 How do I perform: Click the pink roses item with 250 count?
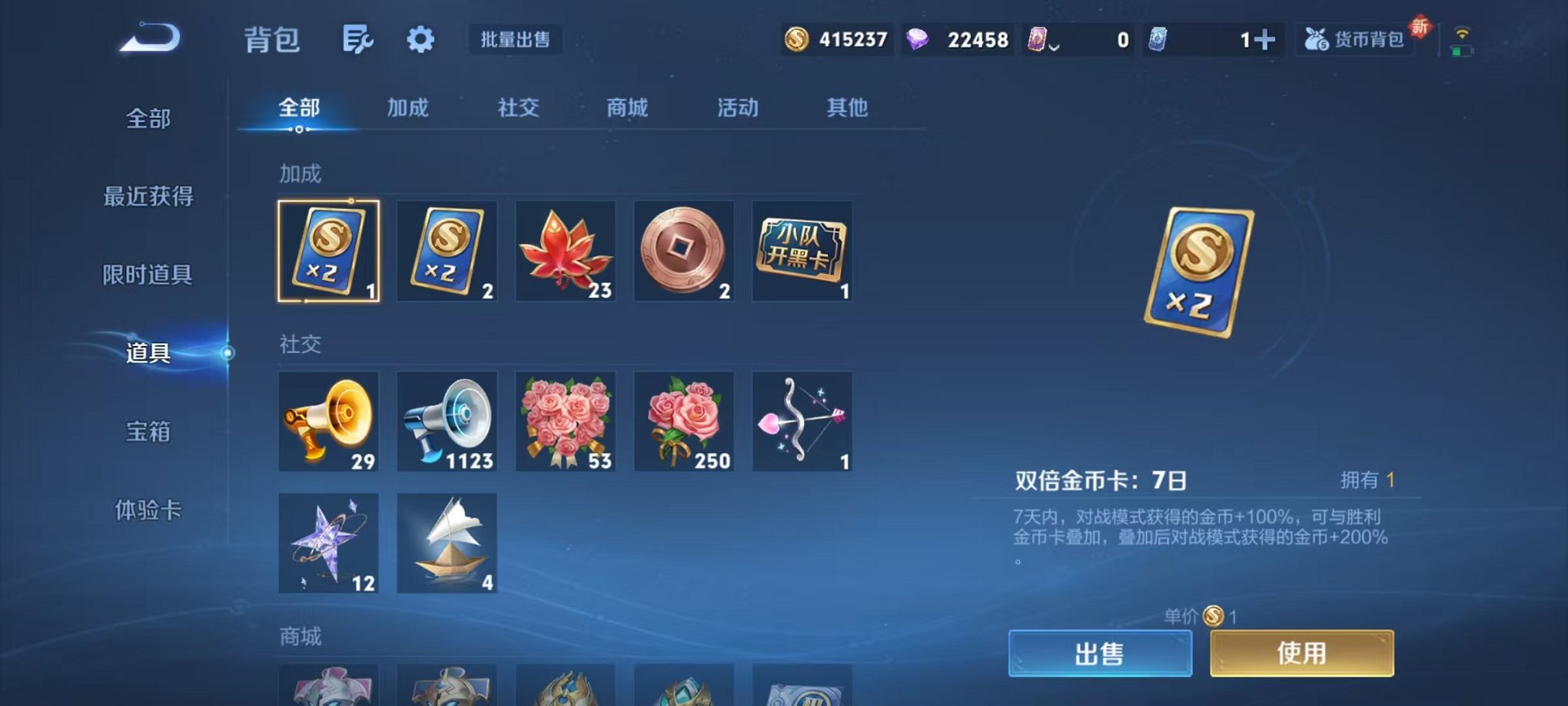click(683, 421)
